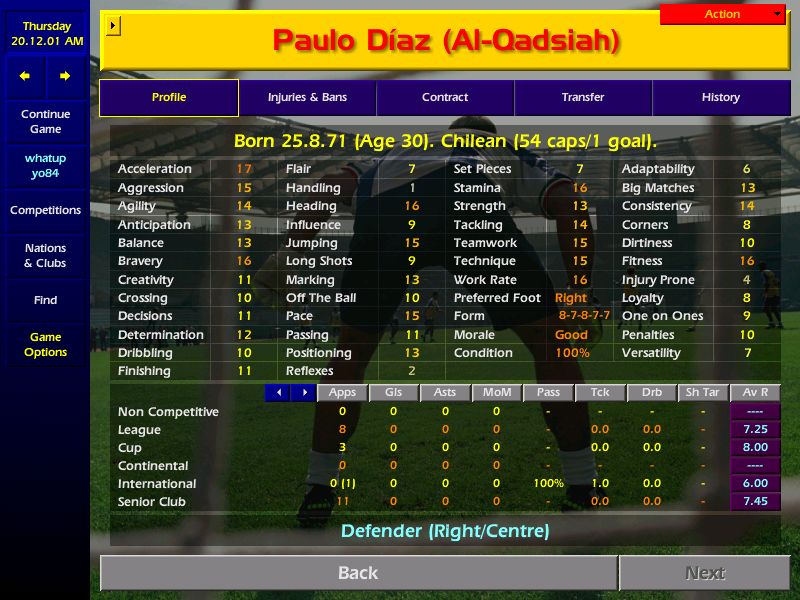Open the Competitions menu
Image resolution: width=800 pixels, height=600 pixels.
pos(45,211)
